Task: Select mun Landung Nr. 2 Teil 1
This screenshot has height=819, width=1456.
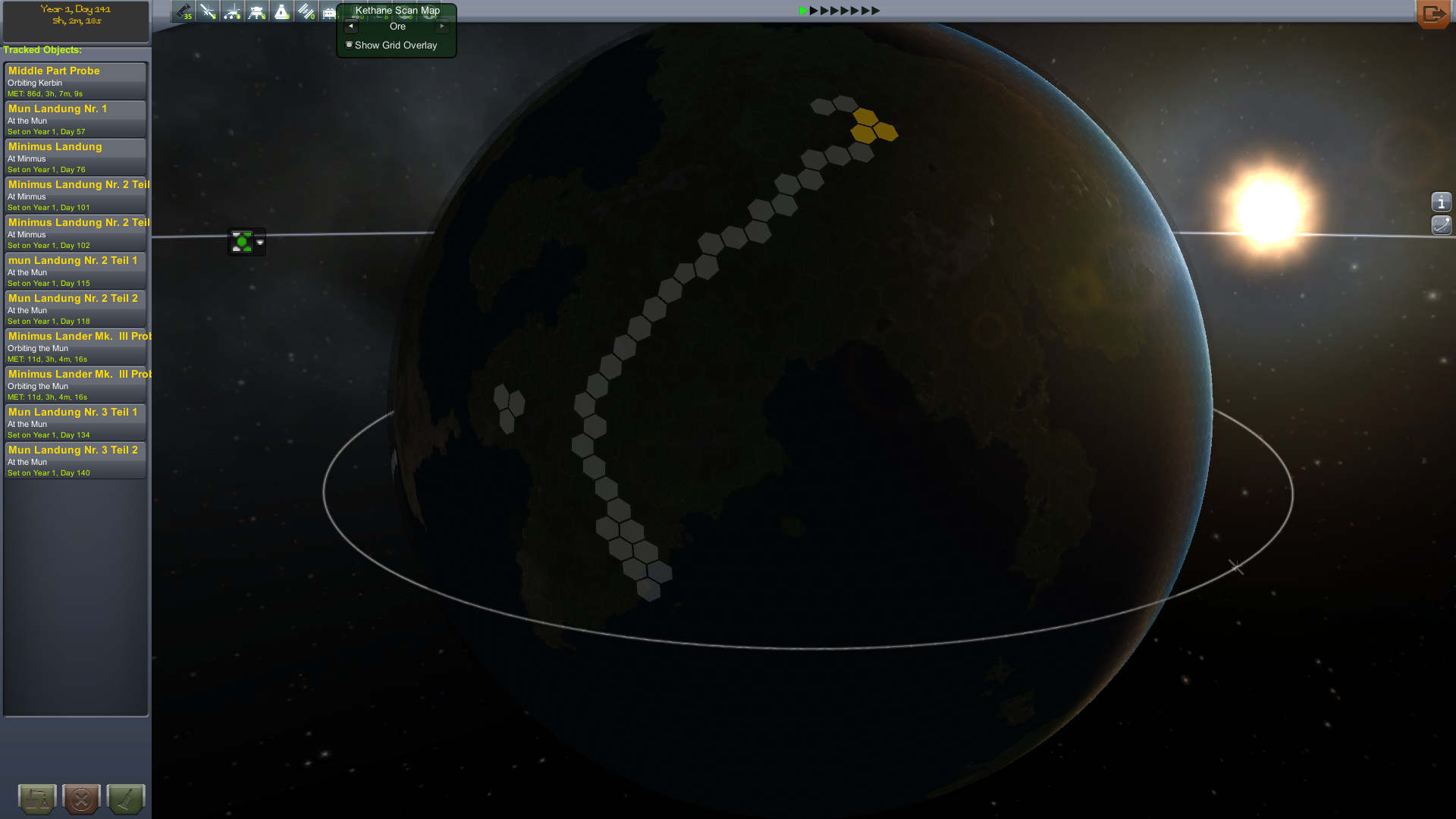Action: point(75,271)
